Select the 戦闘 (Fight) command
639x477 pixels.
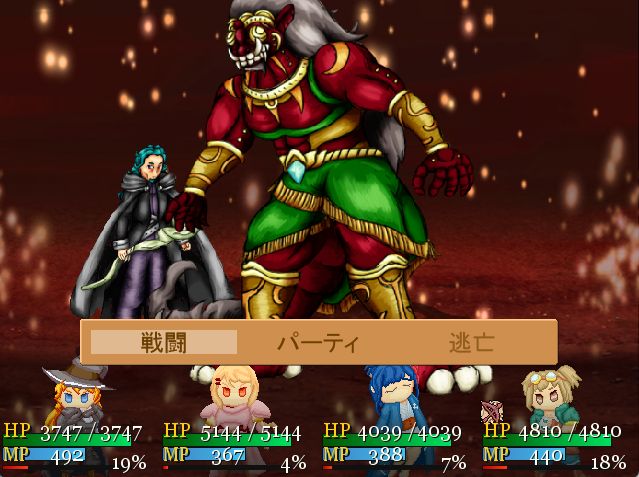tap(164, 343)
